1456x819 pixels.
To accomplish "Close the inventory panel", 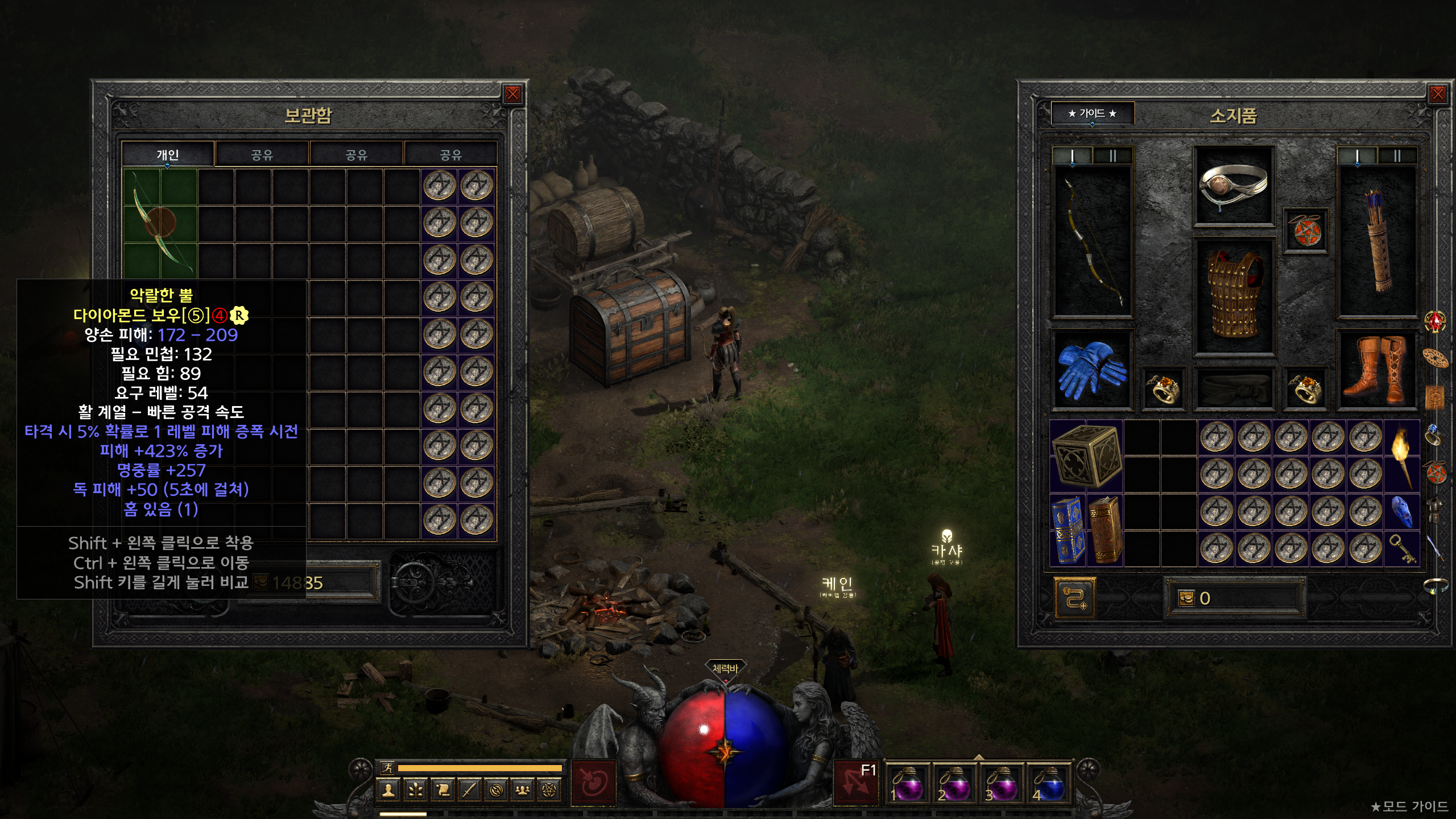I will click(x=1438, y=94).
